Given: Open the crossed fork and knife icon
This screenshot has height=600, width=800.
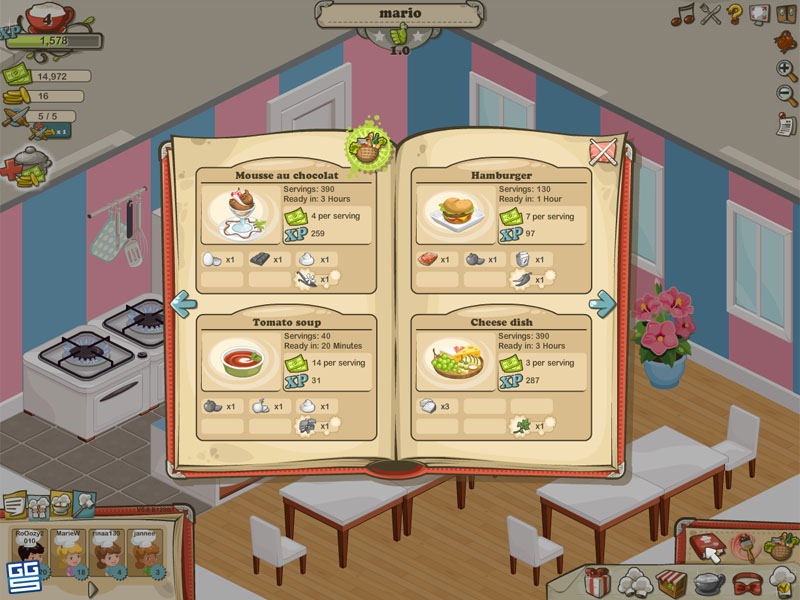Looking at the screenshot, I should tap(710, 14).
